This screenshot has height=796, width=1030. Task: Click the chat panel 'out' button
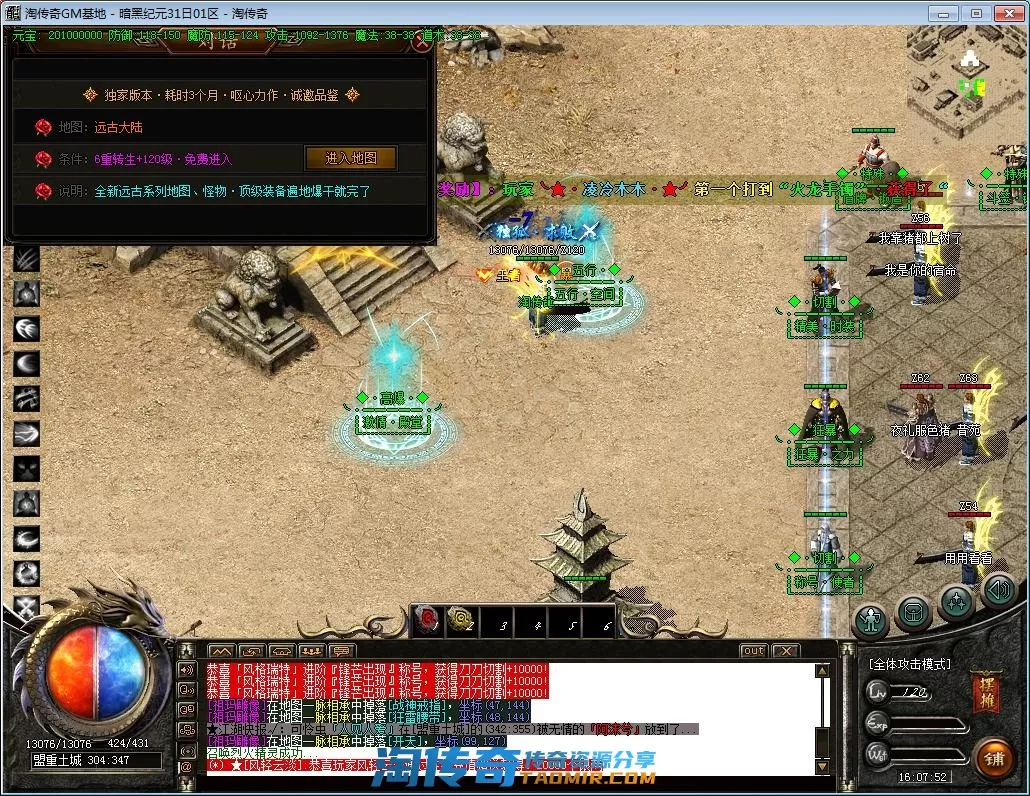pyautogui.click(x=753, y=651)
